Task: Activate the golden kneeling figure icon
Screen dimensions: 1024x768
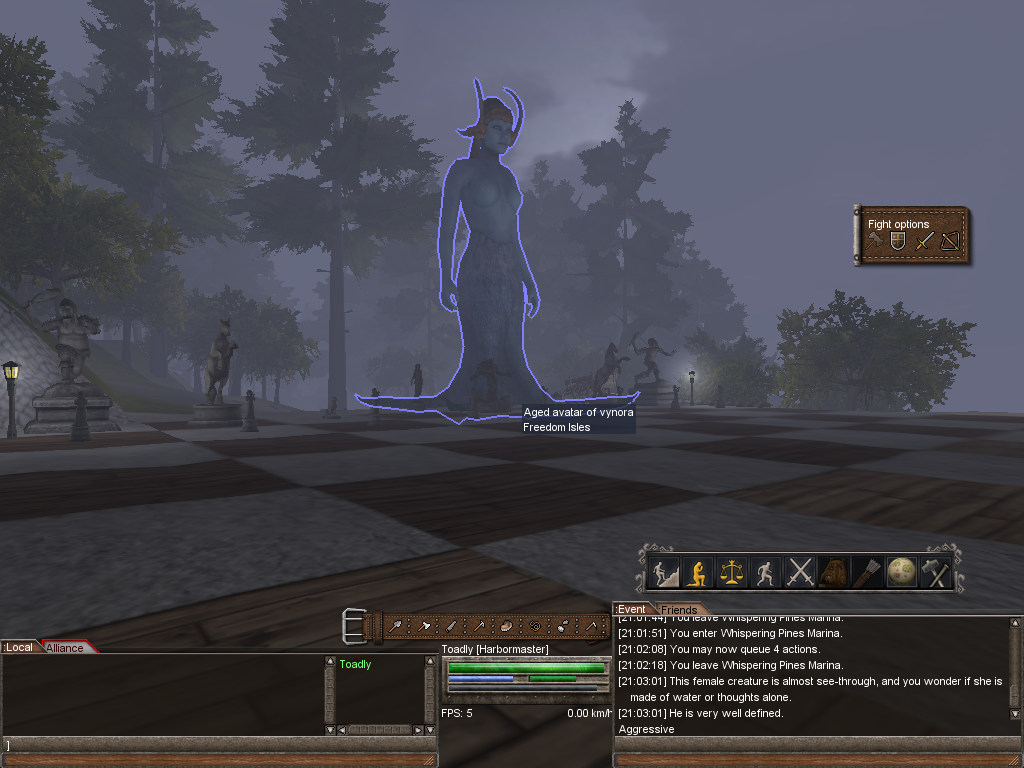Action: pos(699,573)
